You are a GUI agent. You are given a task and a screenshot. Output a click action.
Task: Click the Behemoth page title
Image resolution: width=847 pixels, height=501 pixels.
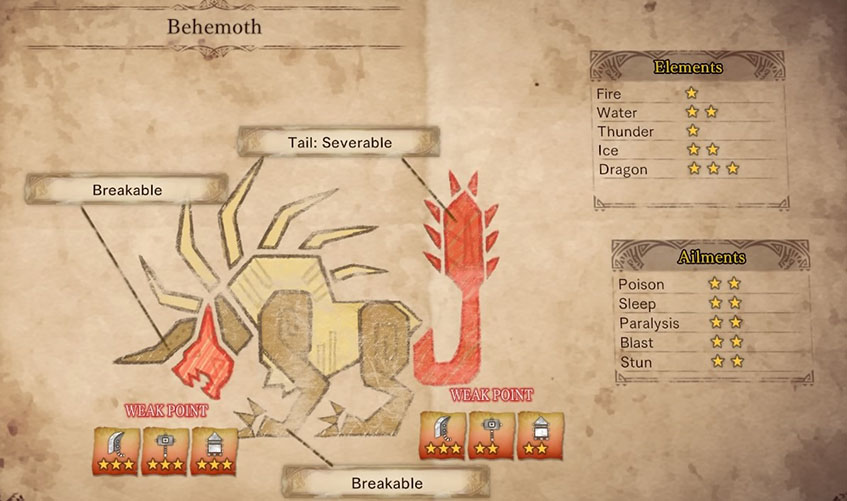[214, 27]
